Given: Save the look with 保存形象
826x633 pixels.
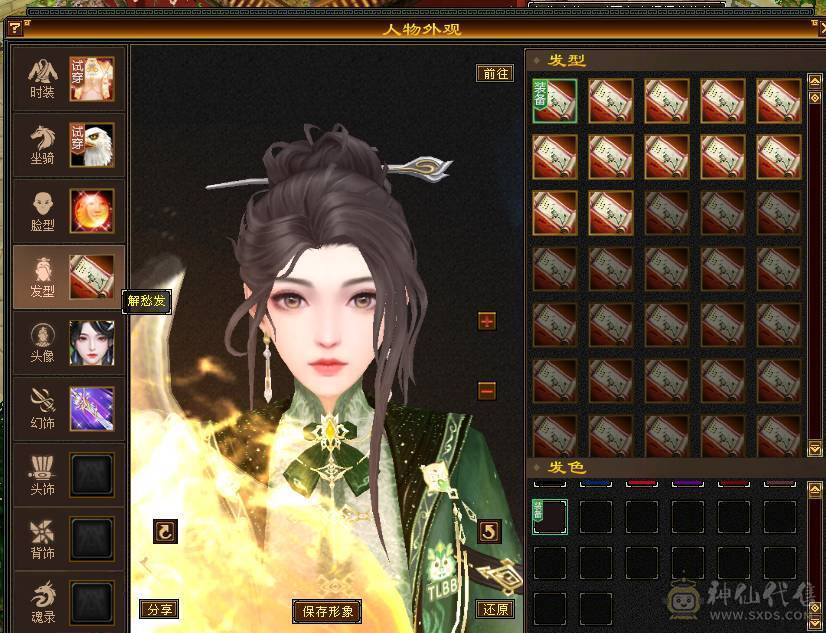Looking at the screenshot, I should [327, 610].
